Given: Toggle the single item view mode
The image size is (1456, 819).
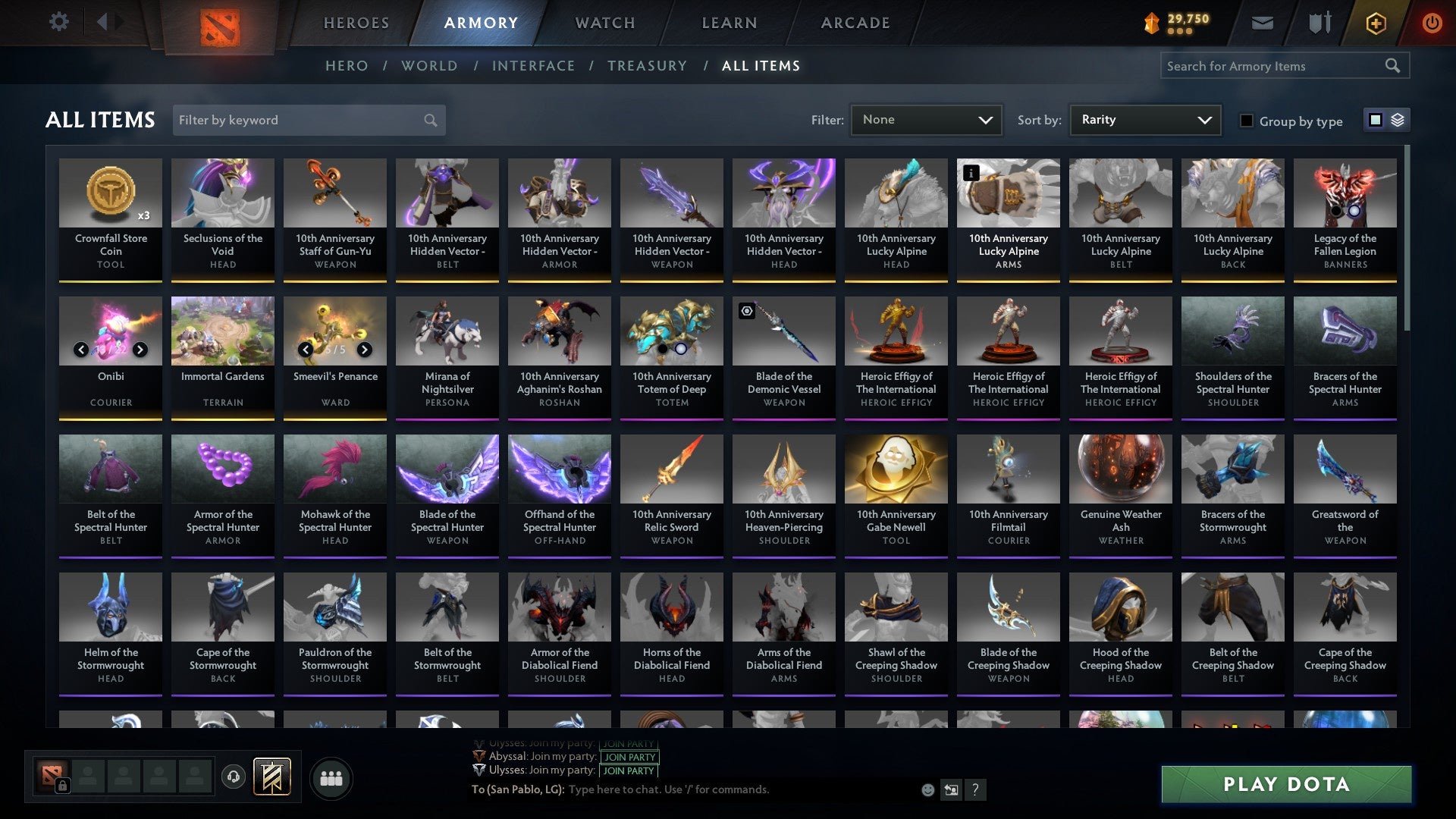Looking at the screenshot, I should click(x=1375, y=120).
